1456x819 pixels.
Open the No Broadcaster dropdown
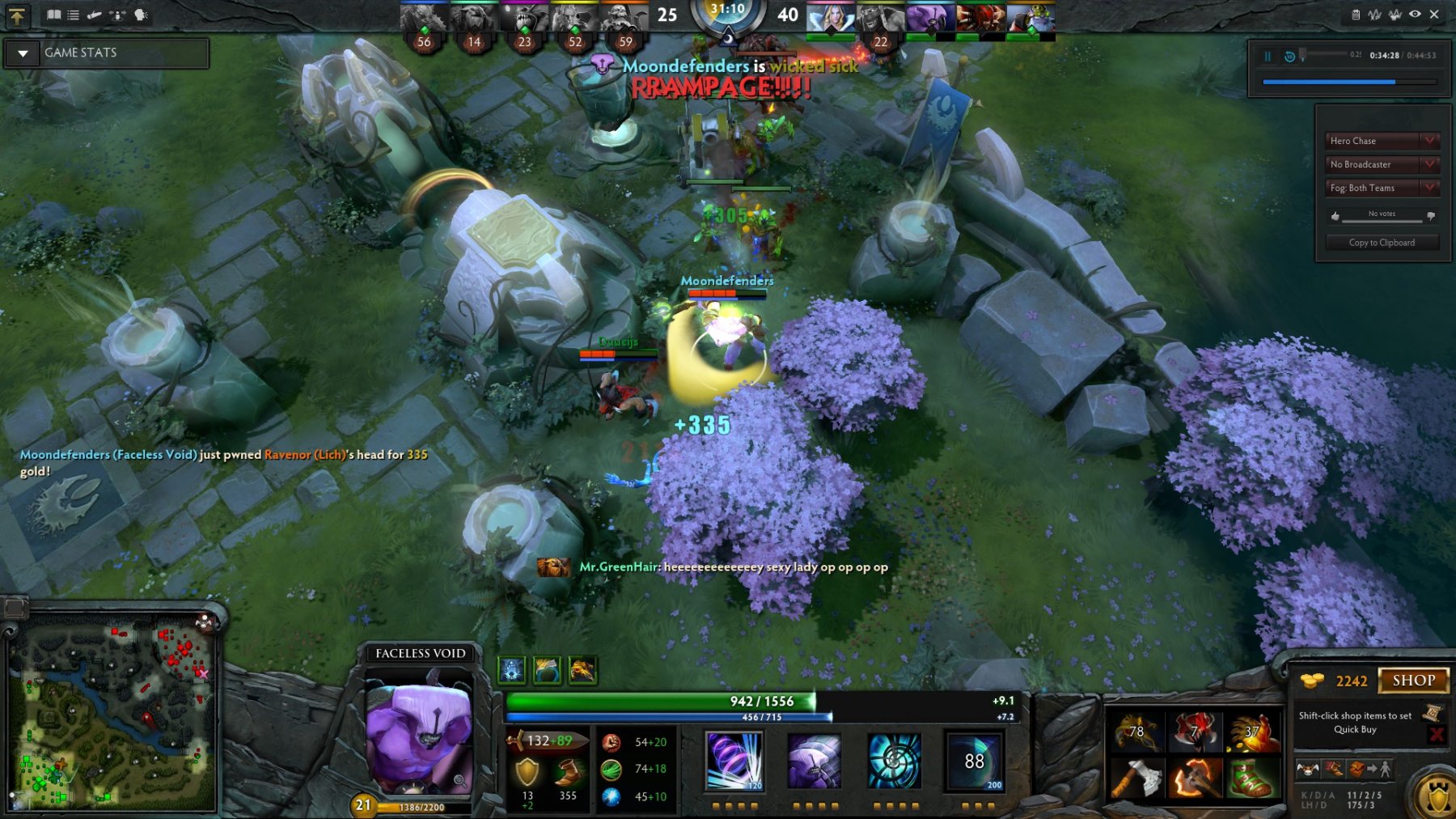(1430, 164)
